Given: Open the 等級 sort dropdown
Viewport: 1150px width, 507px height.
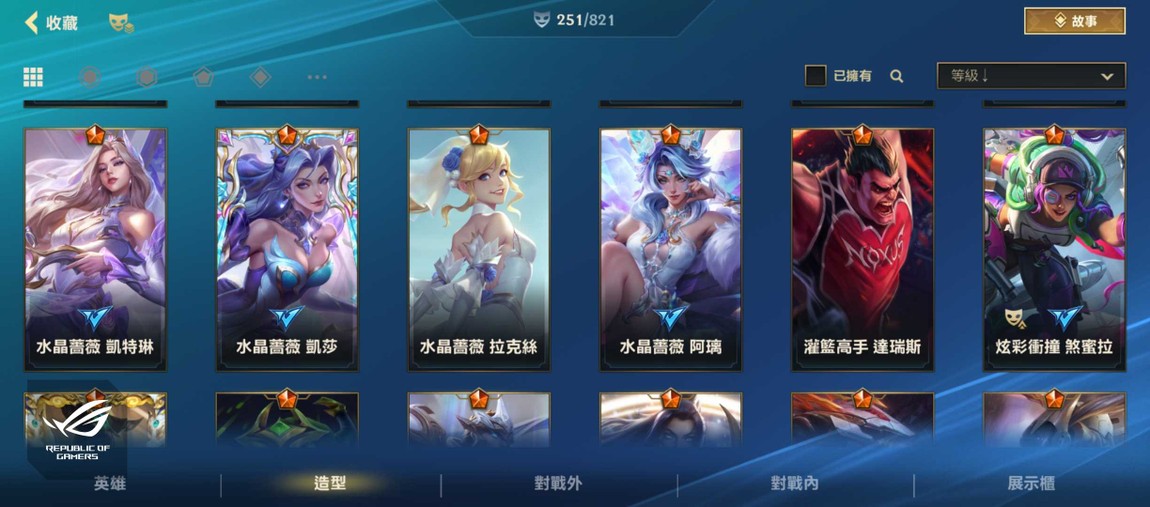Looking at the screenshot, I should 1030,76.
